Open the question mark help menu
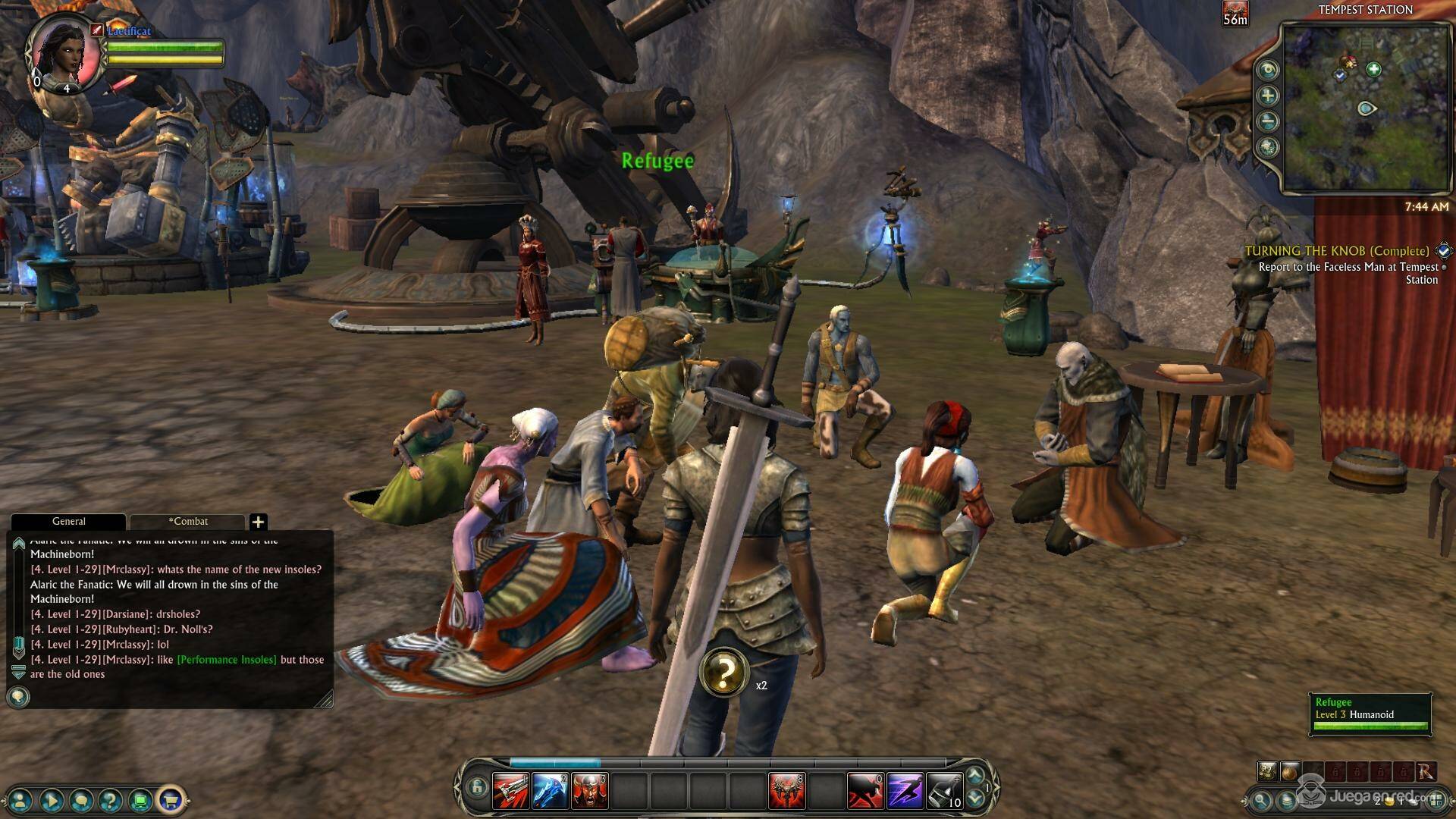1456x819 pixels. point(111,799)
